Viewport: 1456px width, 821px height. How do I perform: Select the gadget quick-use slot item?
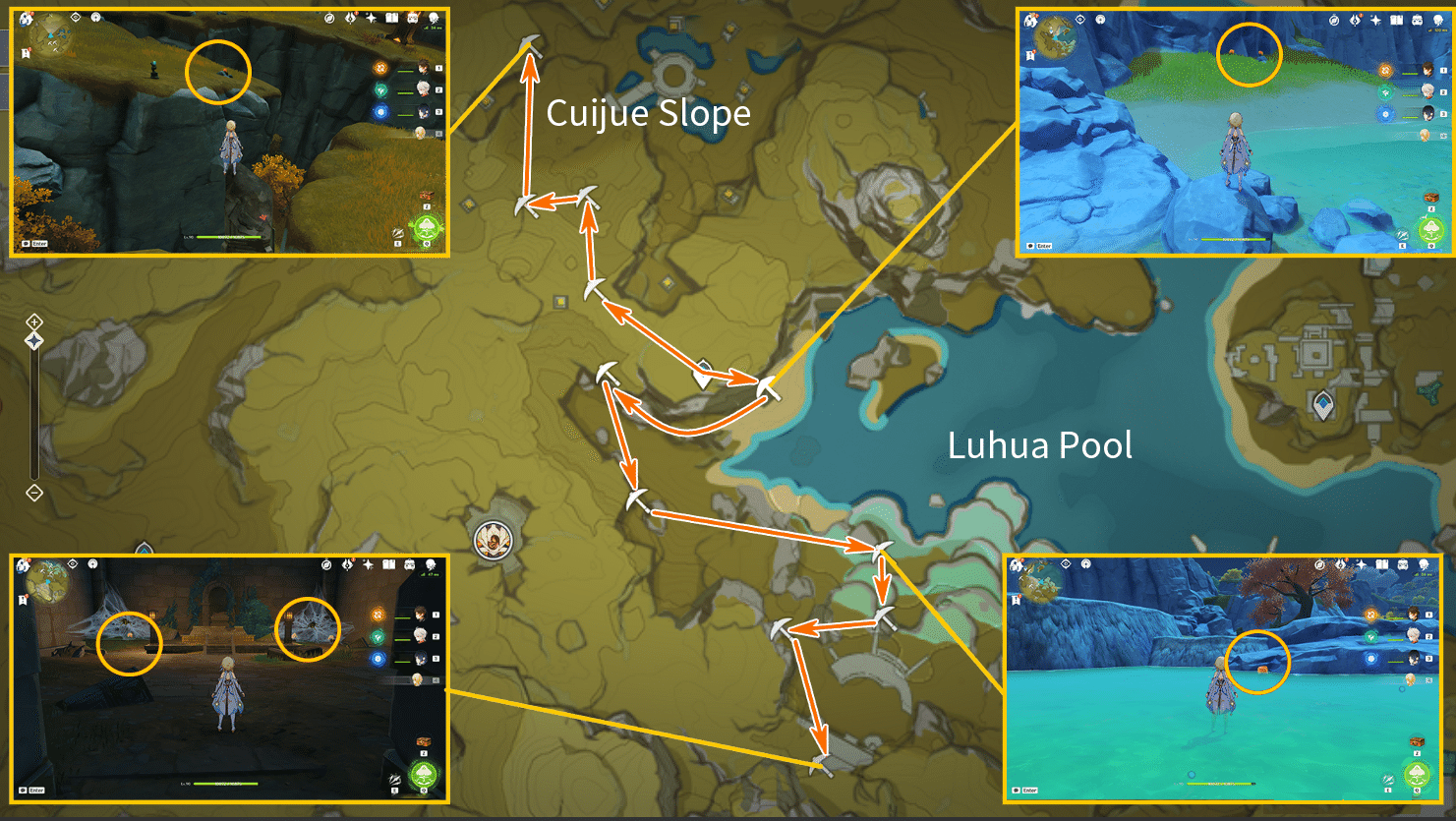428,196
